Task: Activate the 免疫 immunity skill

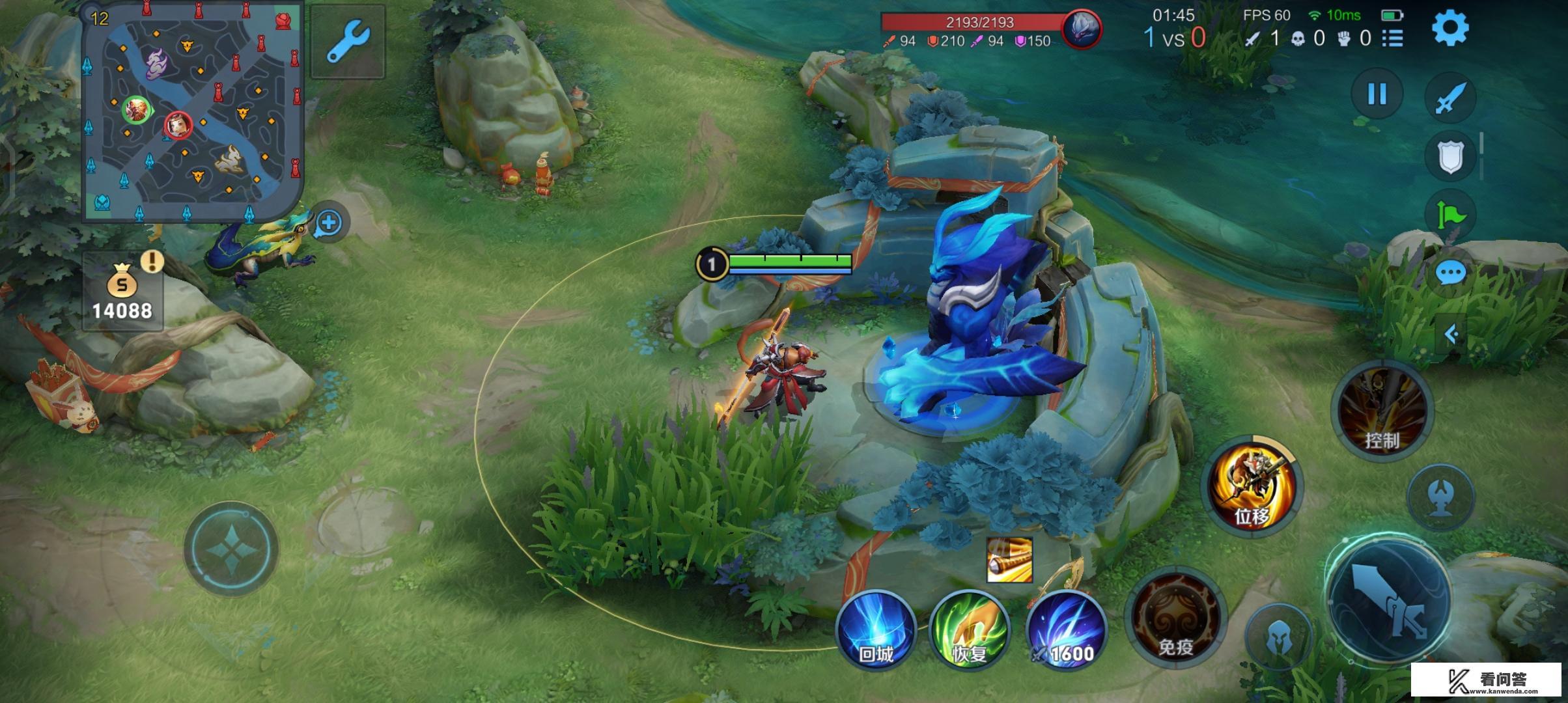Action: (1175, 618)
